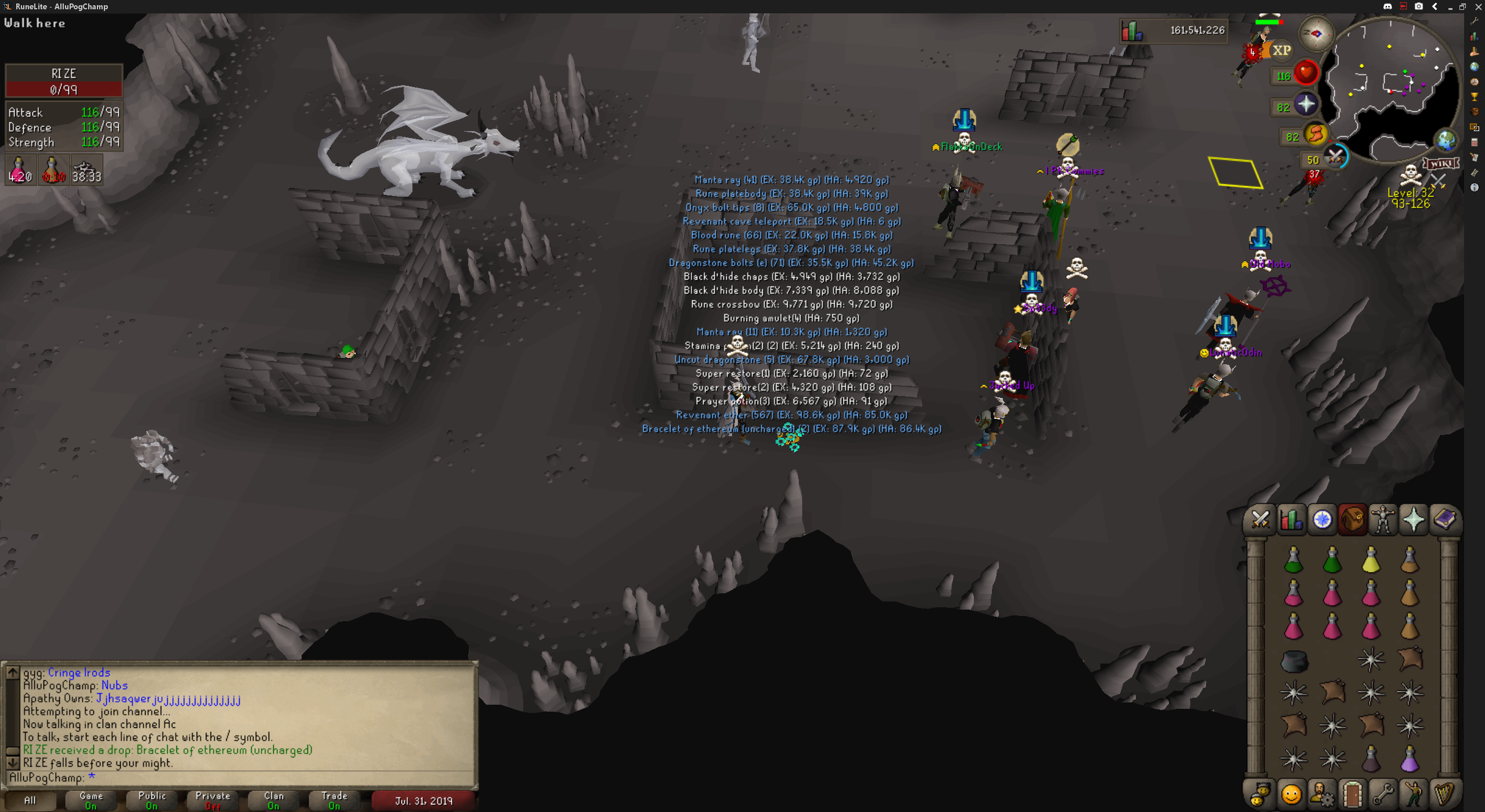Switch to the Skills tab
Screen dimensions: 1485x812
[1291, 519]
